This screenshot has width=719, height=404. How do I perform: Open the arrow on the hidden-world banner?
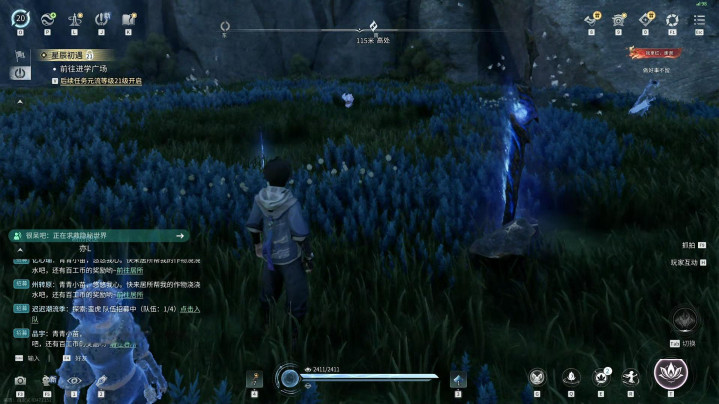180,235
